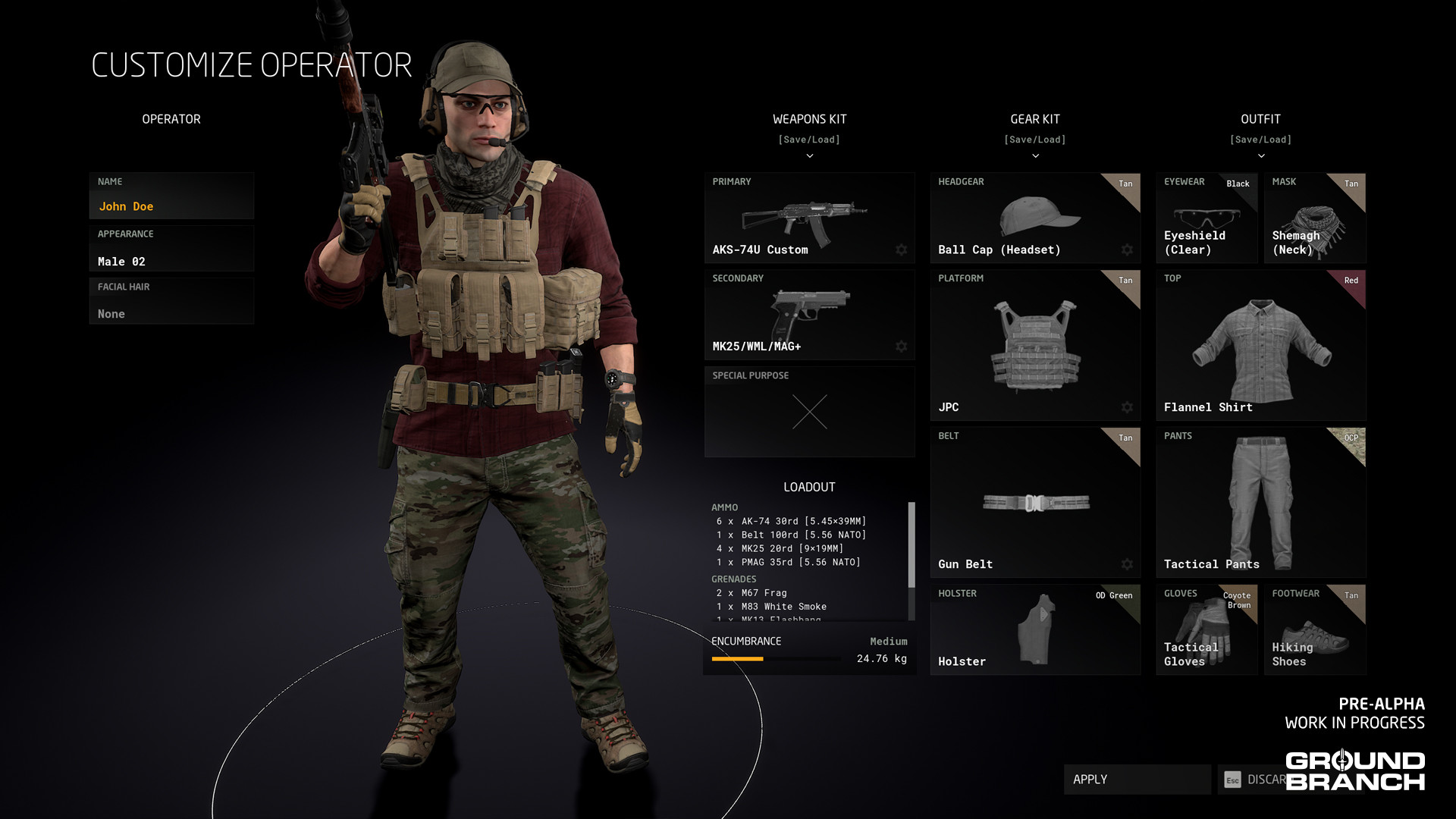Image resolution: width=1456 pixels, height=819 pixels.
Task: Select the Hiking Shoes footwear card
Action: [x=1315, y=629]
